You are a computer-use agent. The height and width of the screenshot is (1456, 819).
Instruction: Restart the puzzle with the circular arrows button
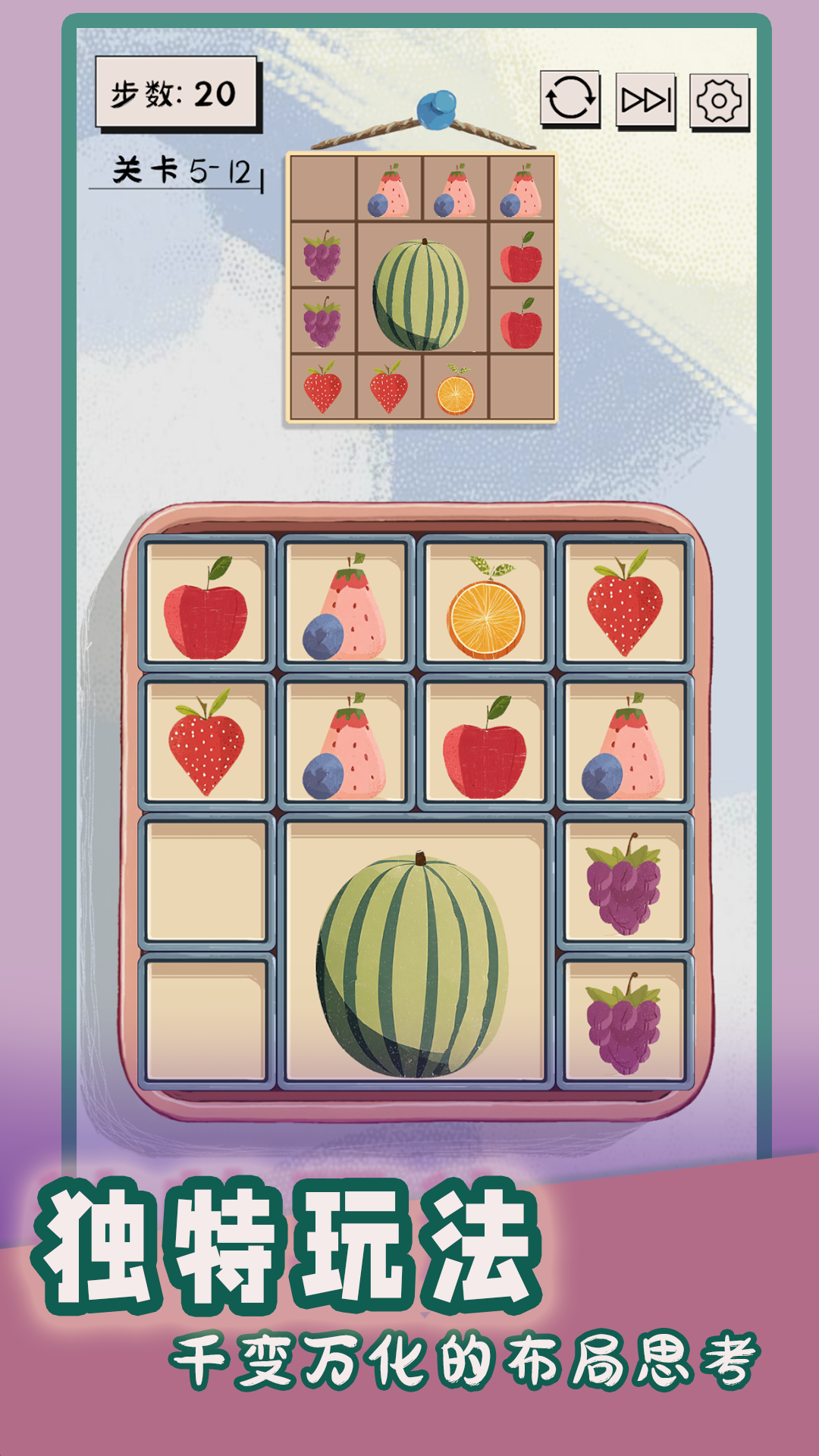click(570, 99)
